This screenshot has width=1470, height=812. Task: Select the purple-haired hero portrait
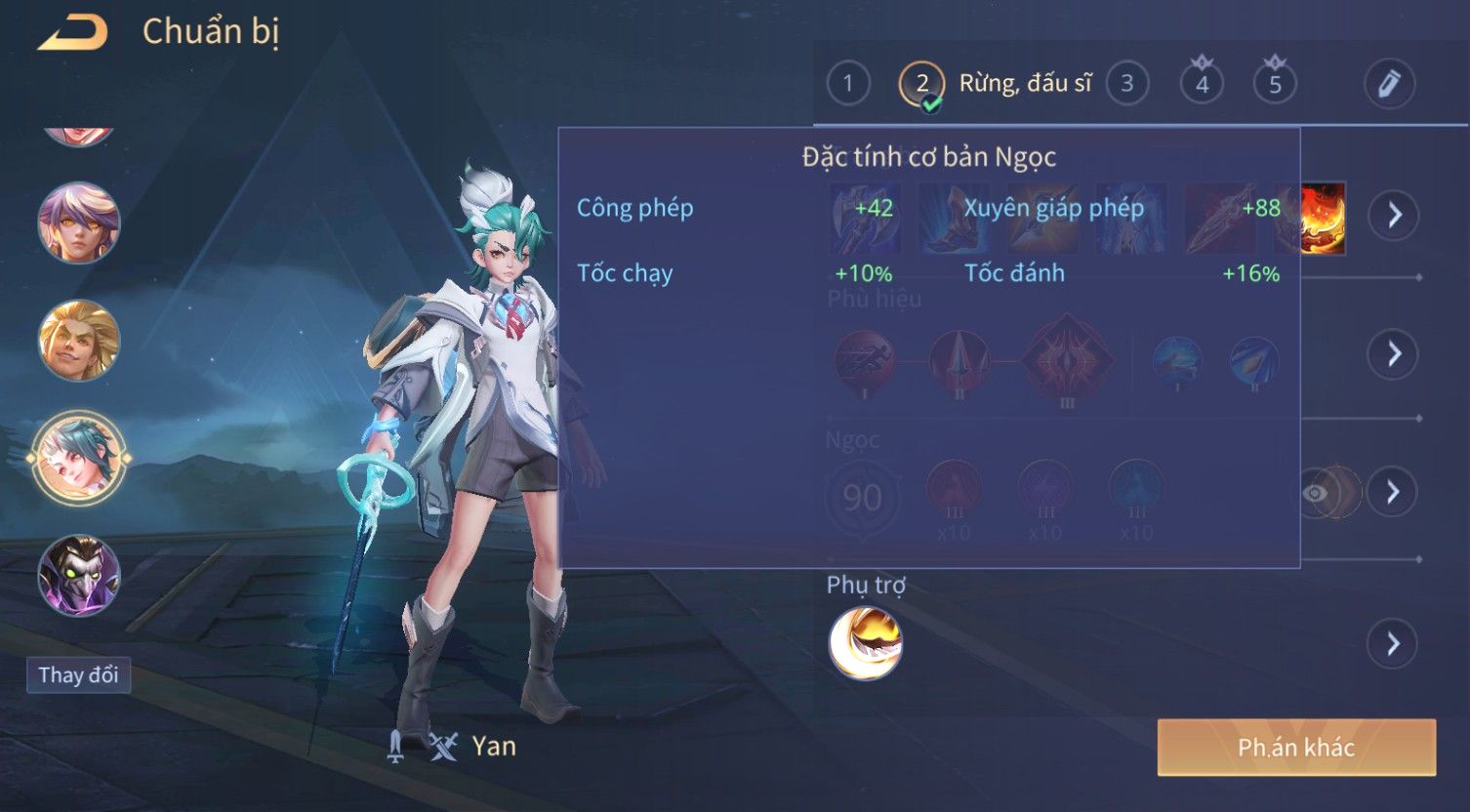click(79, 223)
